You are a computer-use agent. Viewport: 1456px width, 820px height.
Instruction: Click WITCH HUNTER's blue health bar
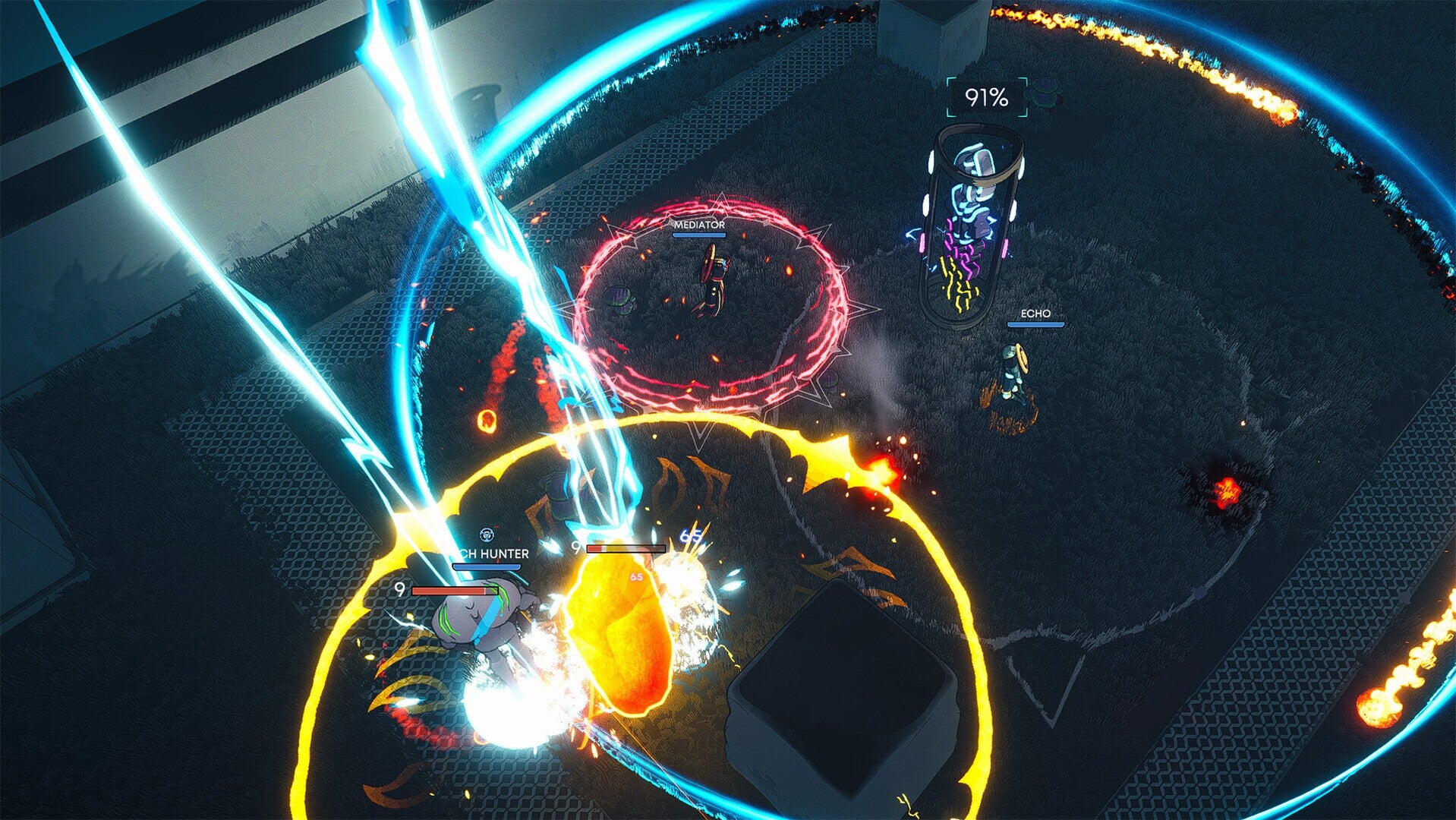pyautogui.click(x=487, y=566)
